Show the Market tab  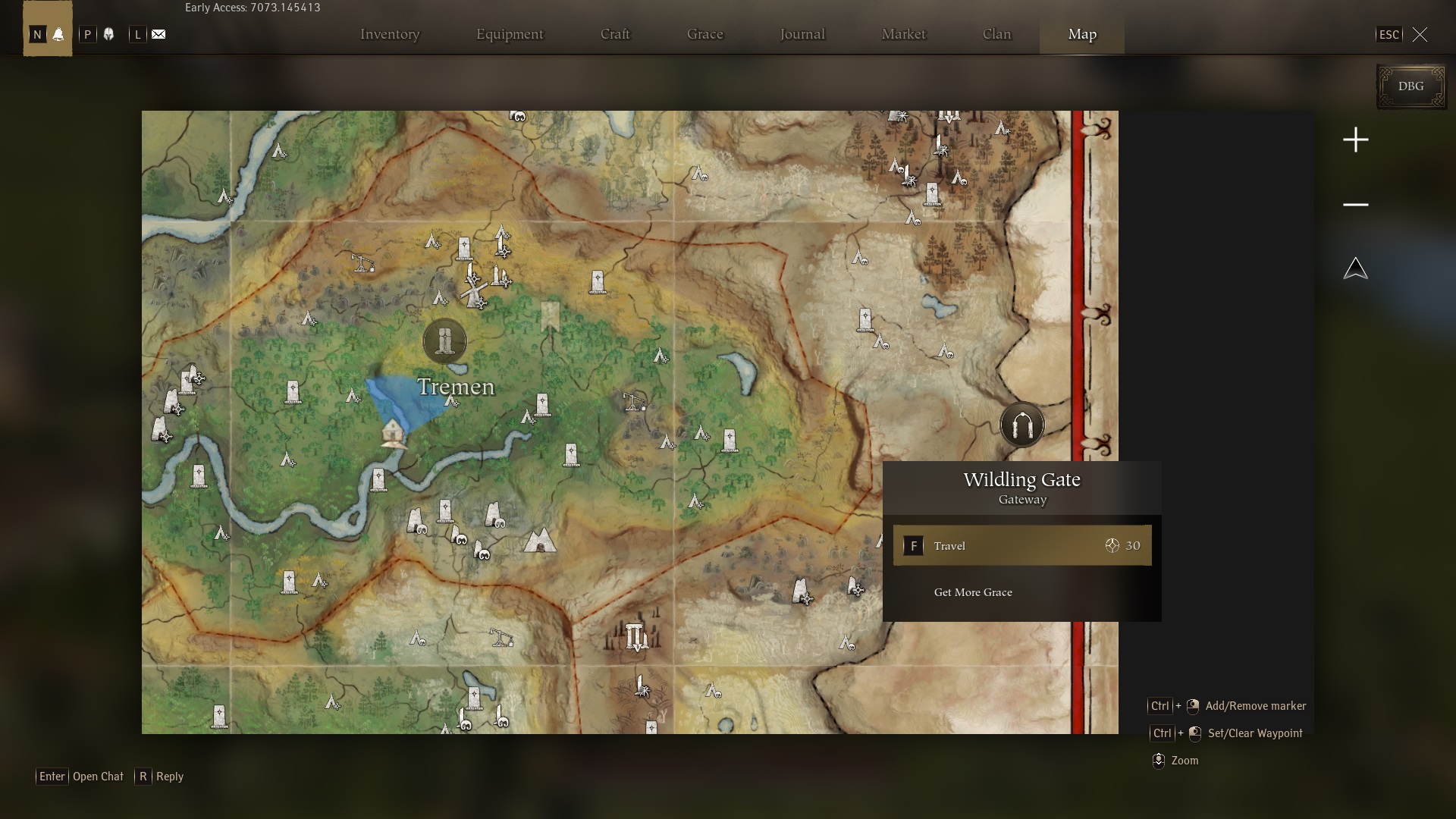coord(903,34)
